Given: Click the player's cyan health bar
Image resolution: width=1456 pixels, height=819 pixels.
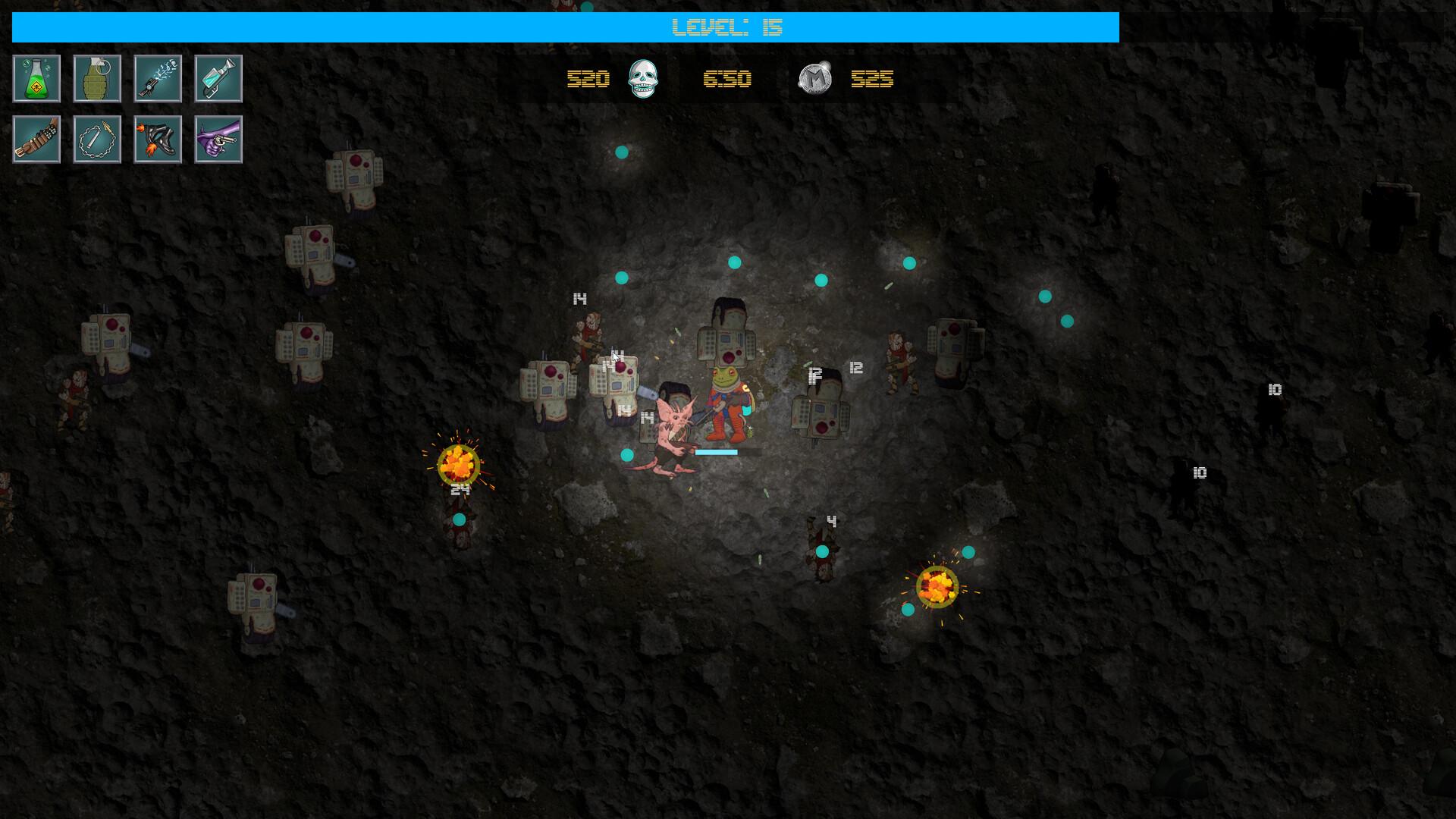Looking at the screenshot, I should click(717, 451).
